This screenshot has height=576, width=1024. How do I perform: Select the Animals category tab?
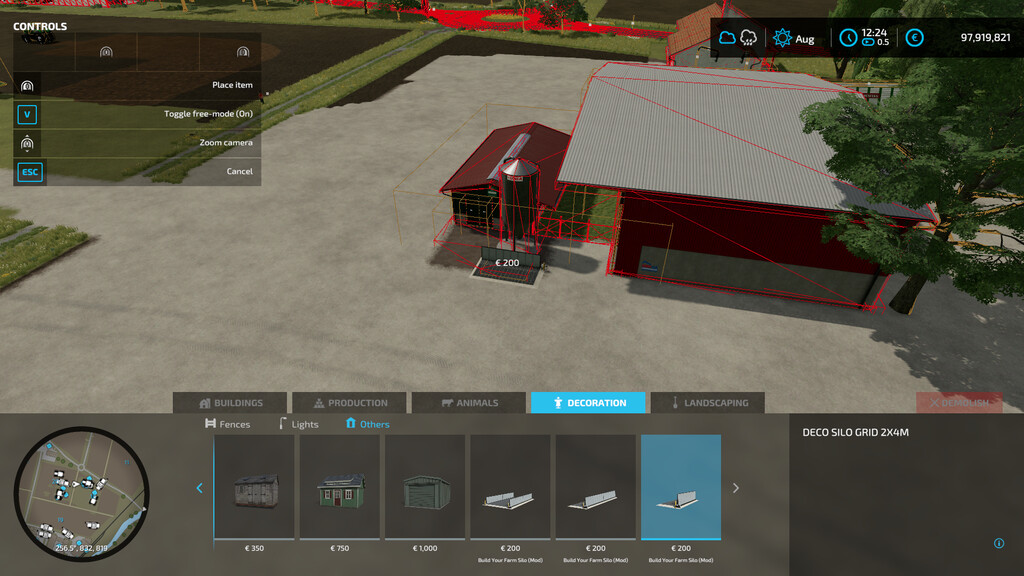[x=469, y=403]
